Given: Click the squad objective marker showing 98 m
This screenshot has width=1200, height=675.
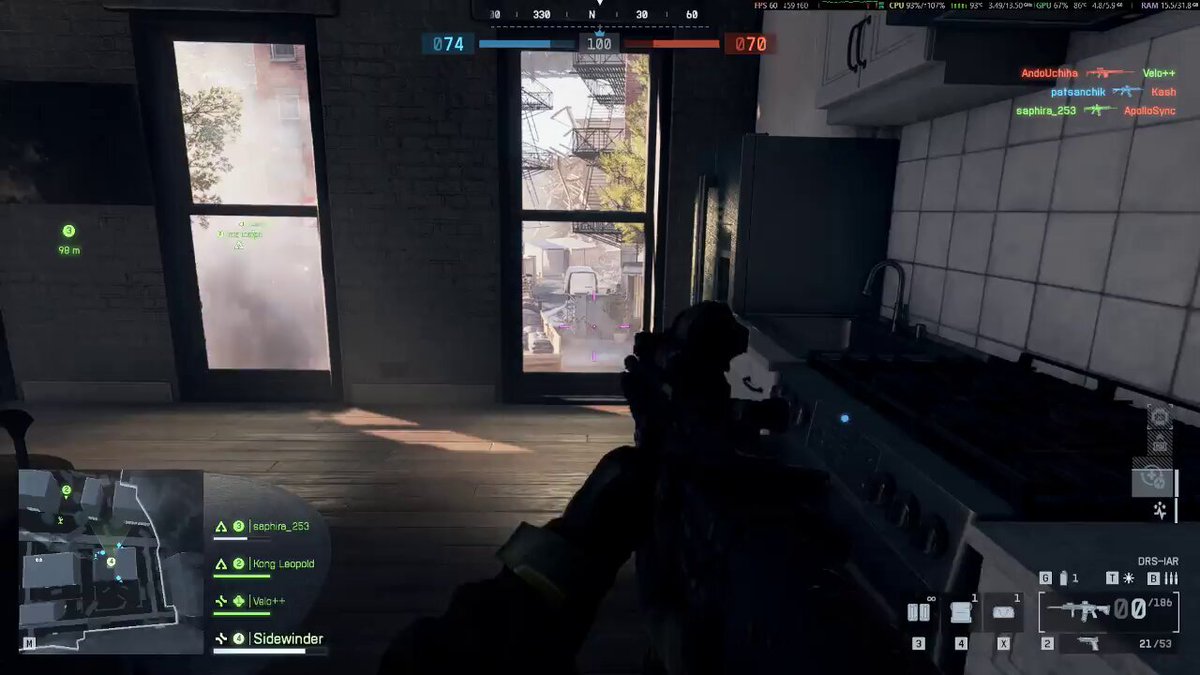Looking at the screenshot, I should click(x=68, y=240).
